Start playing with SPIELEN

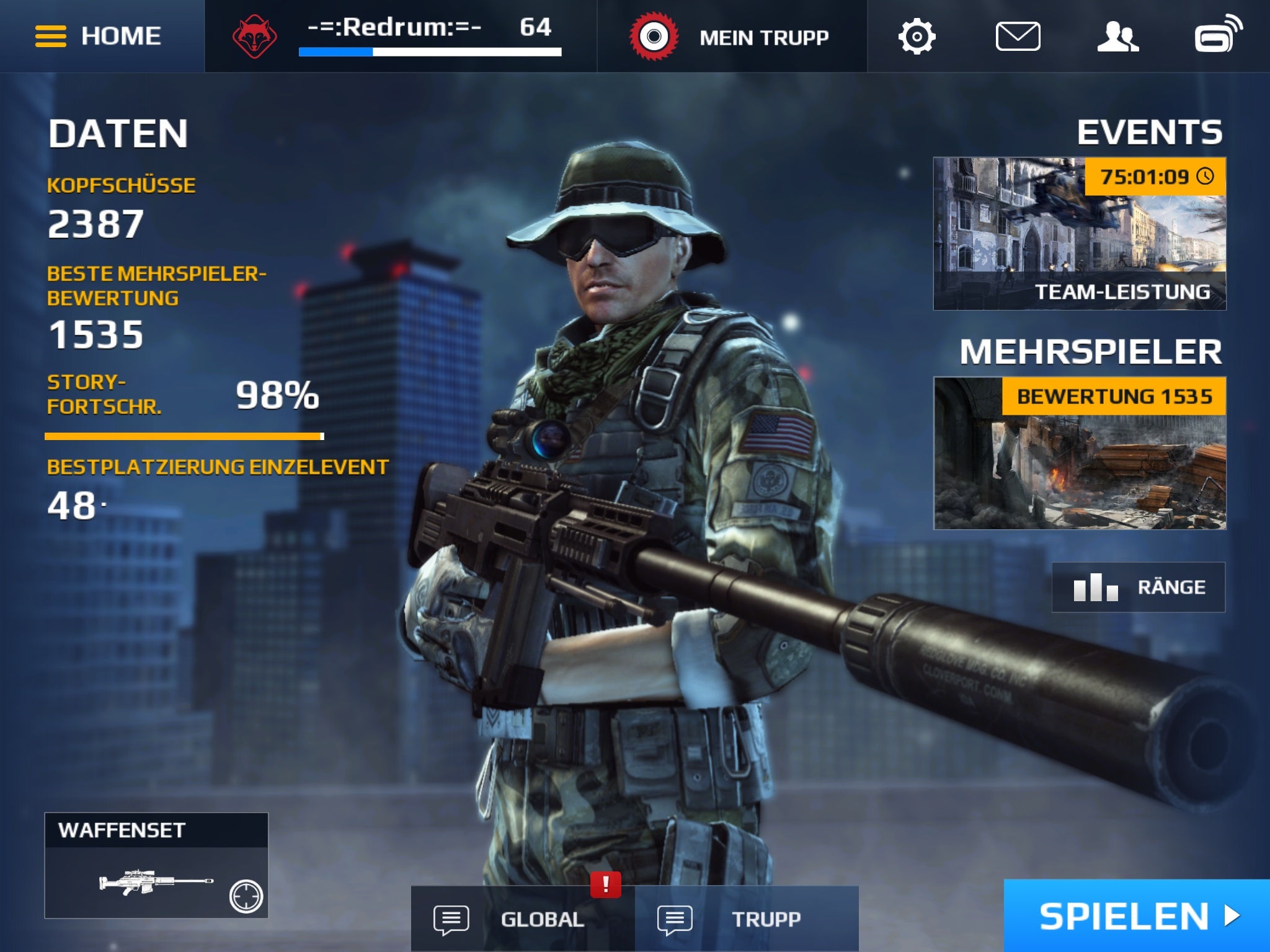1137,915
